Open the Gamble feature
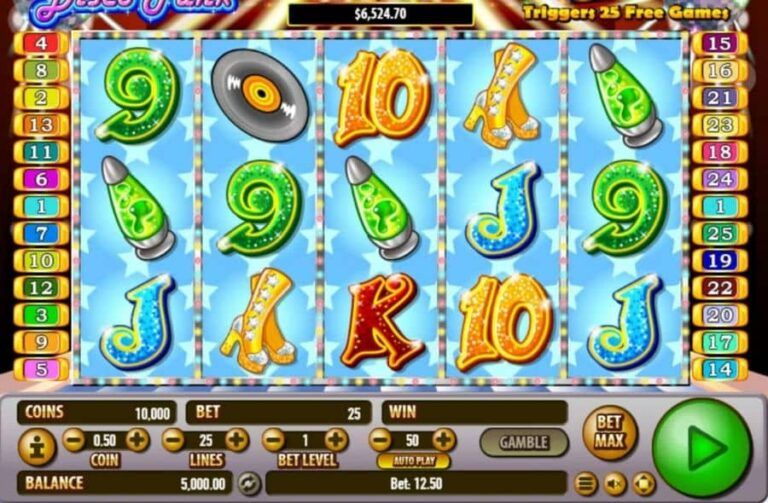This screenshot has width=768, height=503. pyautogui.click(x=523, y=441)
